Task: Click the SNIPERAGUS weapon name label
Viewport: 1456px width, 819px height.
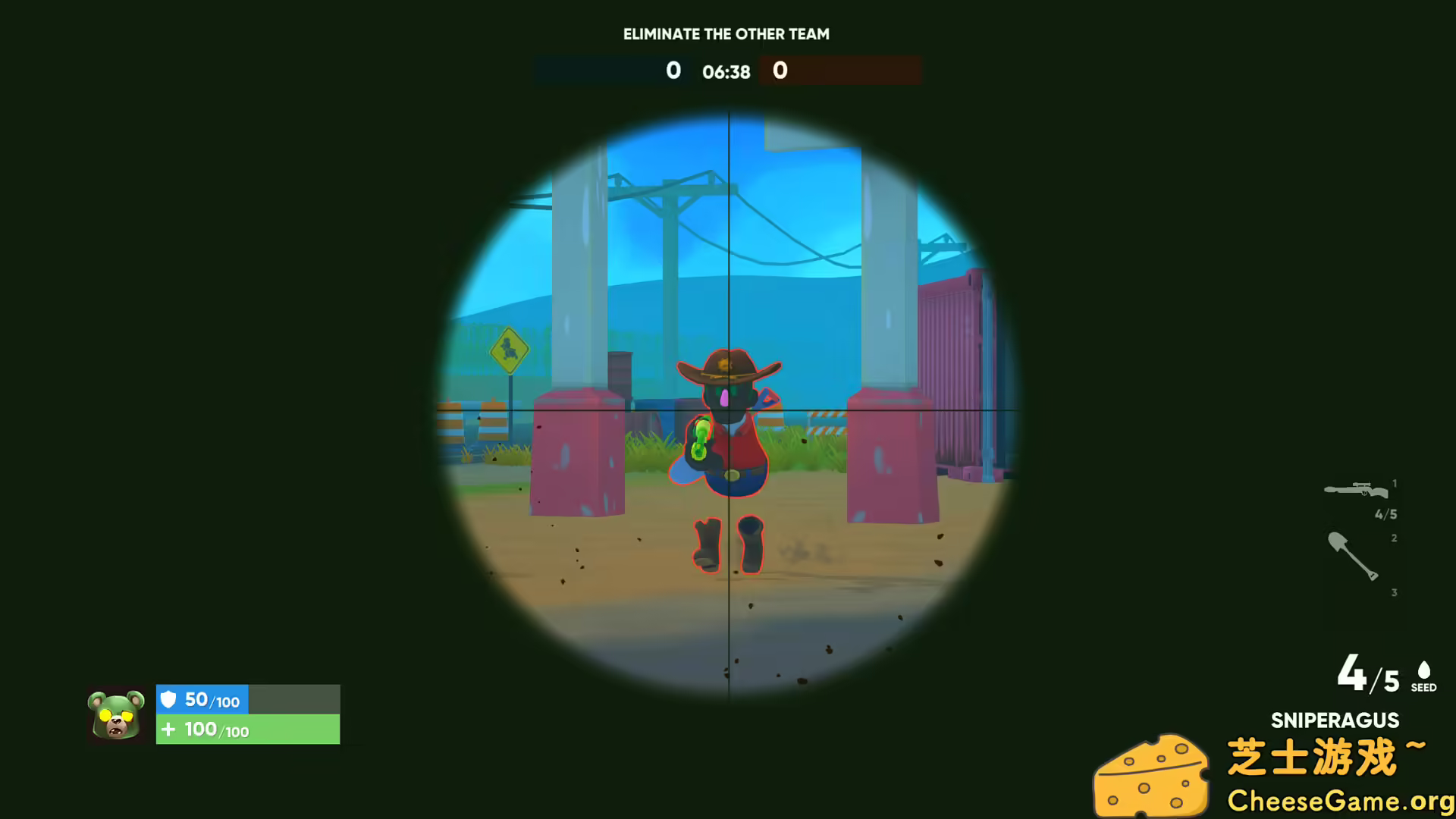Action: click(x=1333, y=720)
